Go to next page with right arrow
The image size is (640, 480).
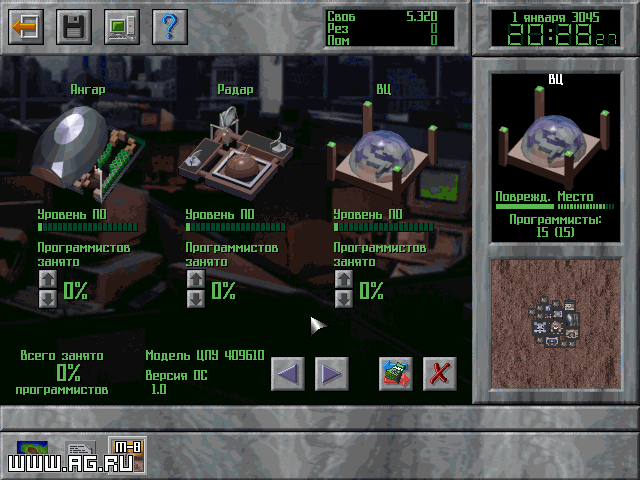(x=331, y=373)
